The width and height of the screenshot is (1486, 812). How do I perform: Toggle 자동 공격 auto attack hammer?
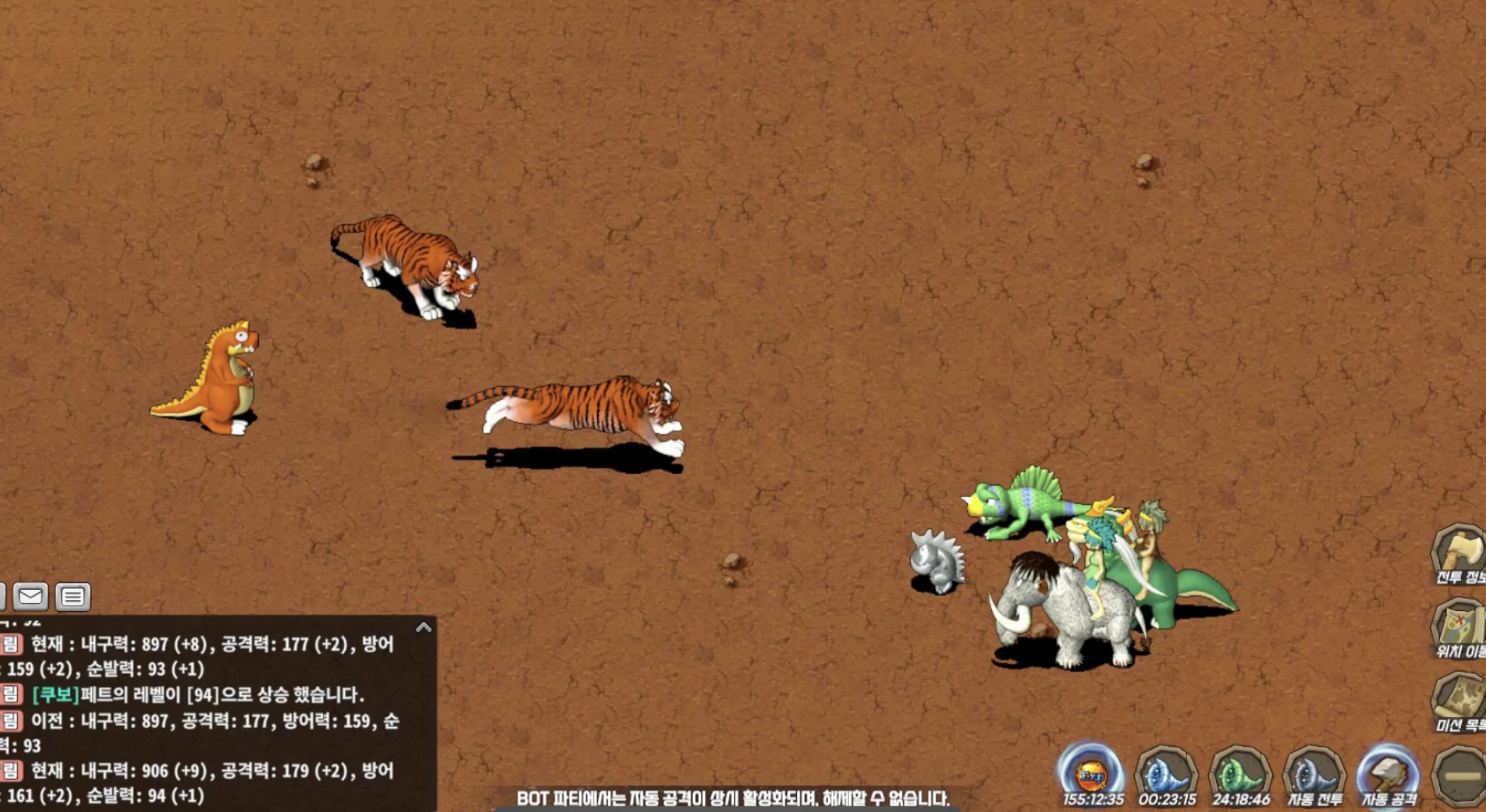pyautogui.click(x=1388, y=774)
